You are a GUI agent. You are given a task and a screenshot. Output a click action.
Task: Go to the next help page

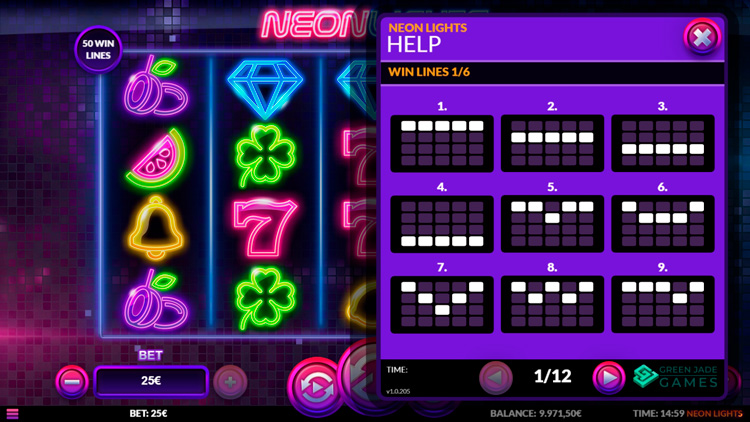pyautogui.click(x=608, y=377)
